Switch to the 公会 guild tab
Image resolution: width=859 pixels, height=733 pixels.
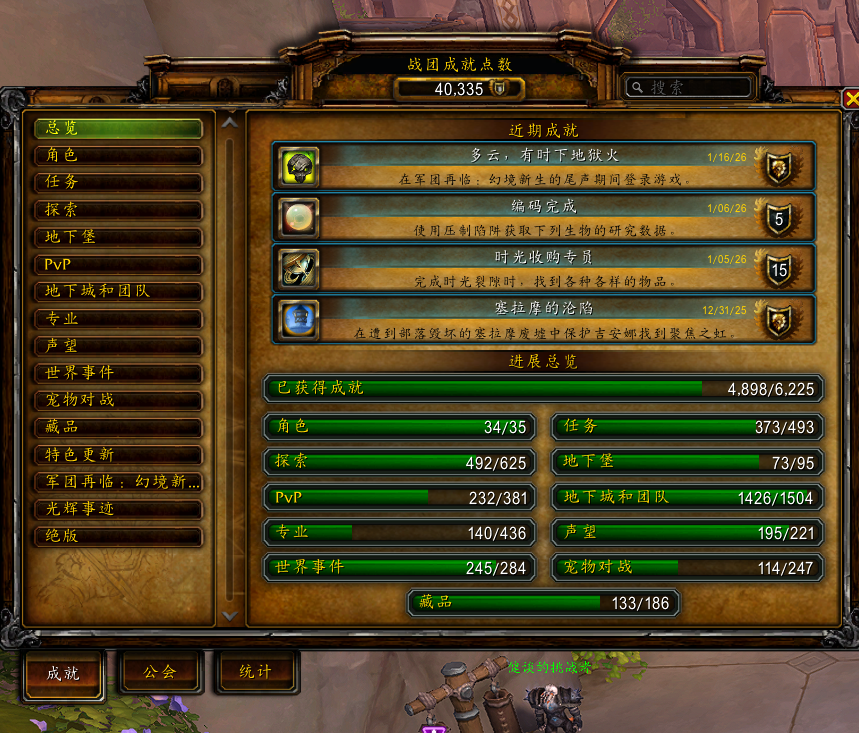tap(160, 672)
